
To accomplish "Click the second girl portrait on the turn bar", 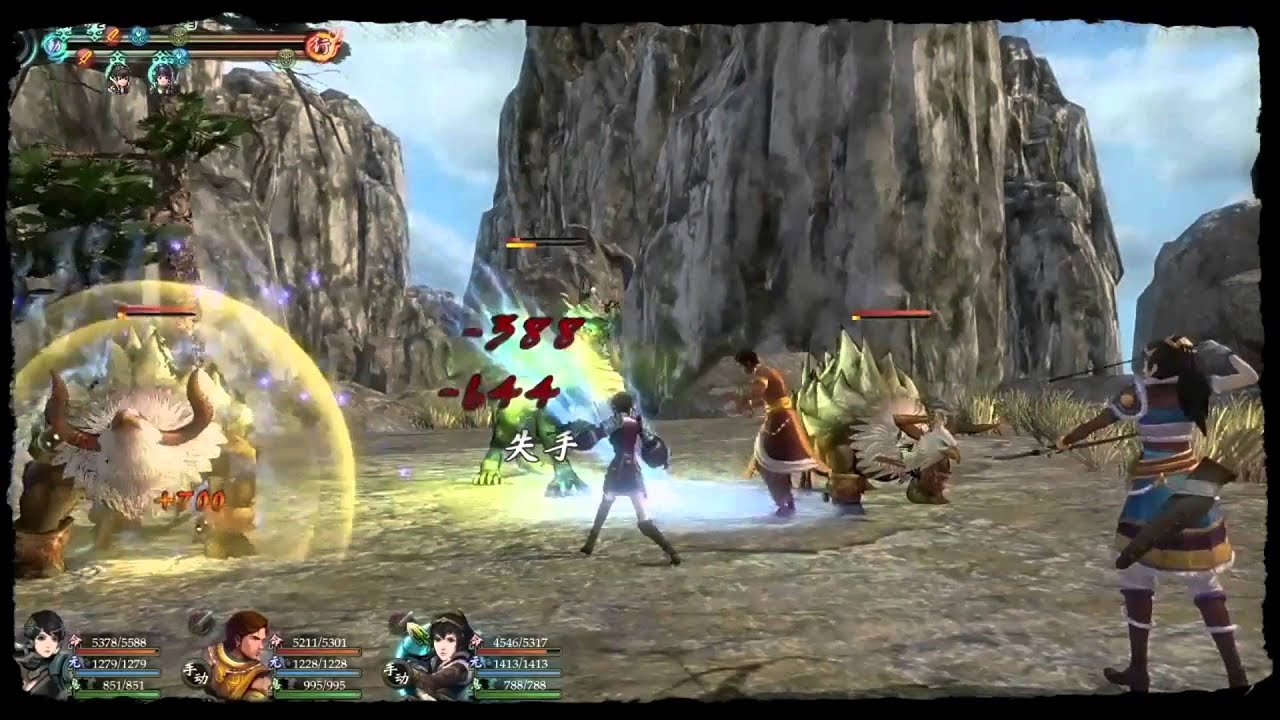I will coord(163,79).
